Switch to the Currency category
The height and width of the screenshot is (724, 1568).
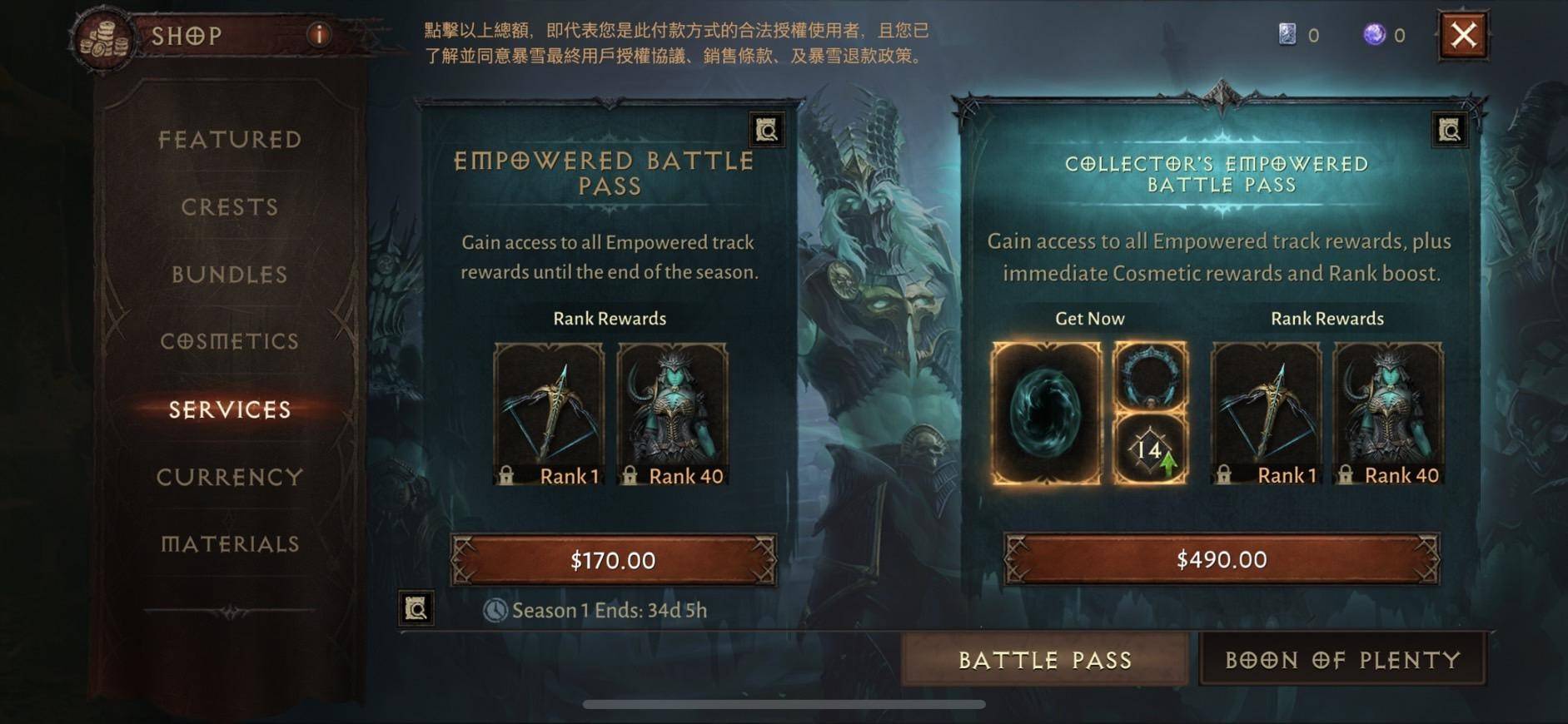pos(230,477)
